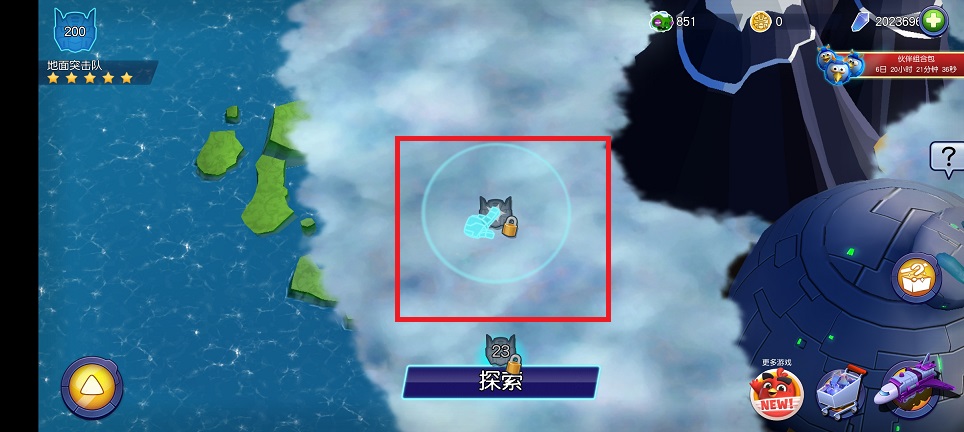964x432 pixels.
Task: Open the shopping cart store
Action: tap(840, 392)
